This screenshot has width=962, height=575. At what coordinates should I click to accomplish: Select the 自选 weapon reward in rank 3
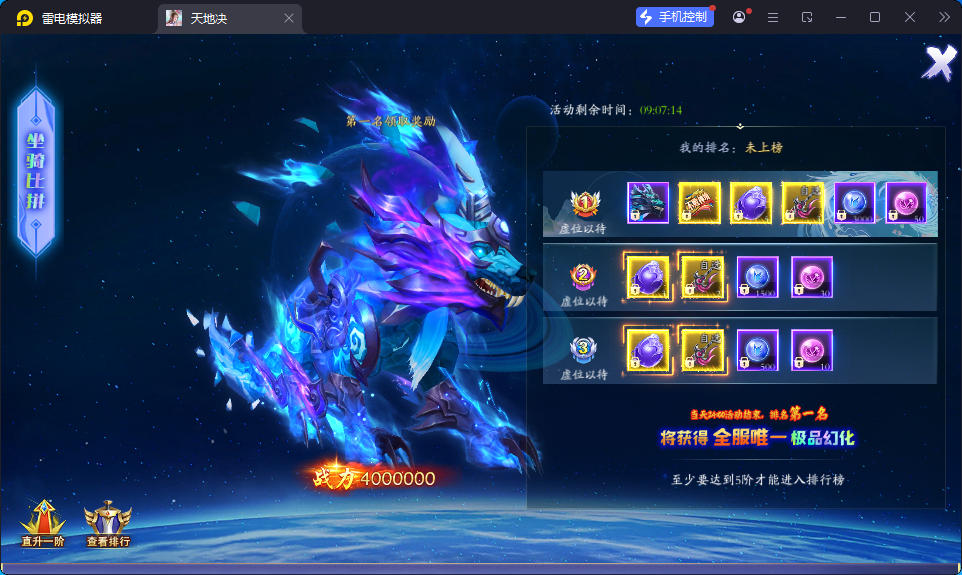point(702,350)
